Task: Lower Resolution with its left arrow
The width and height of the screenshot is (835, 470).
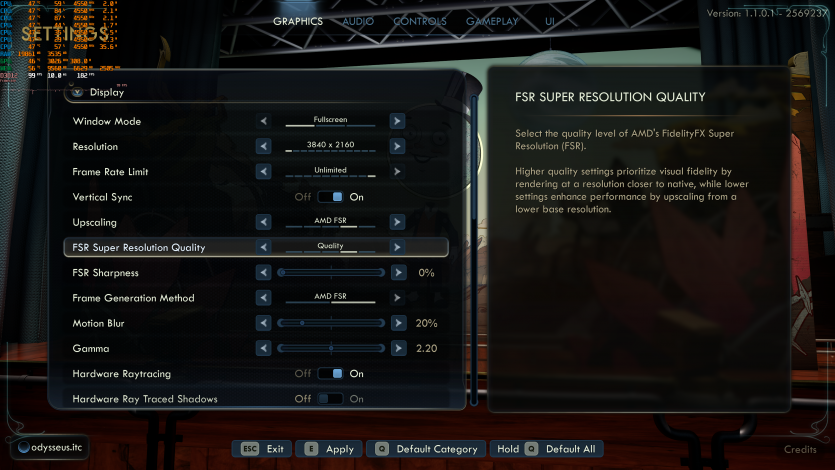Action: [x=264, y=147]
